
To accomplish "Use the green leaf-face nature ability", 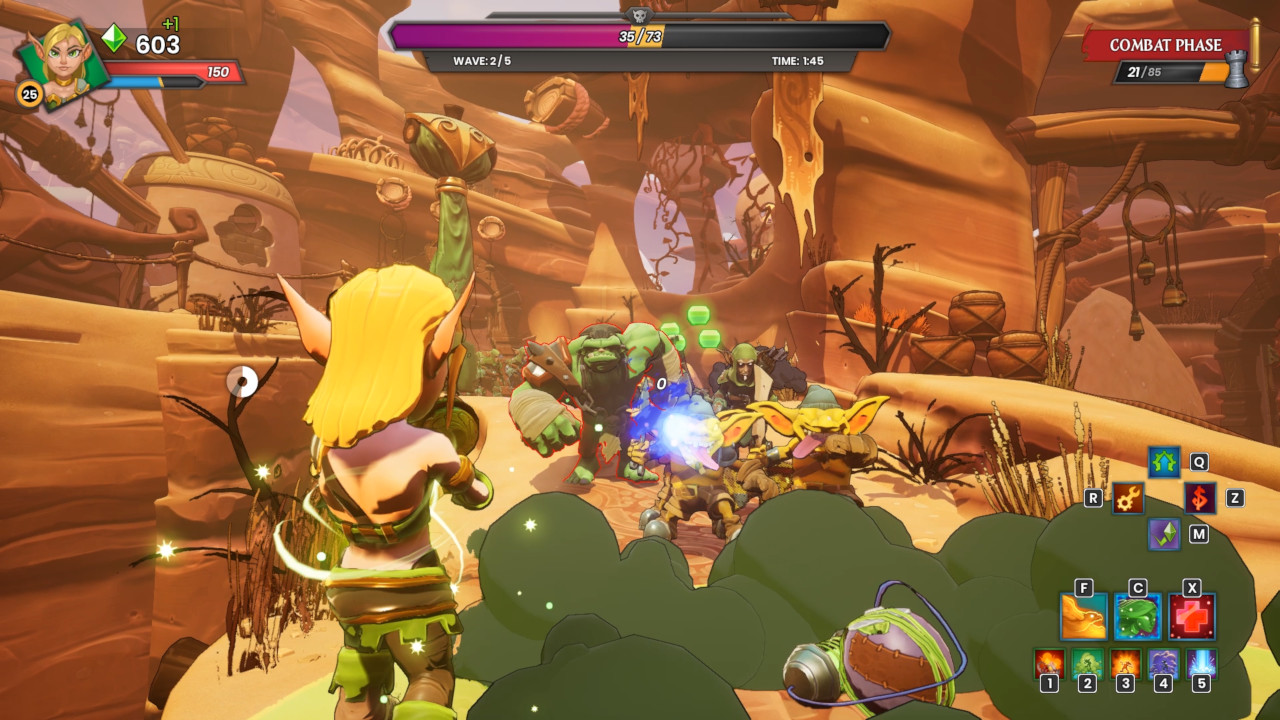I will click(1138, 616).
